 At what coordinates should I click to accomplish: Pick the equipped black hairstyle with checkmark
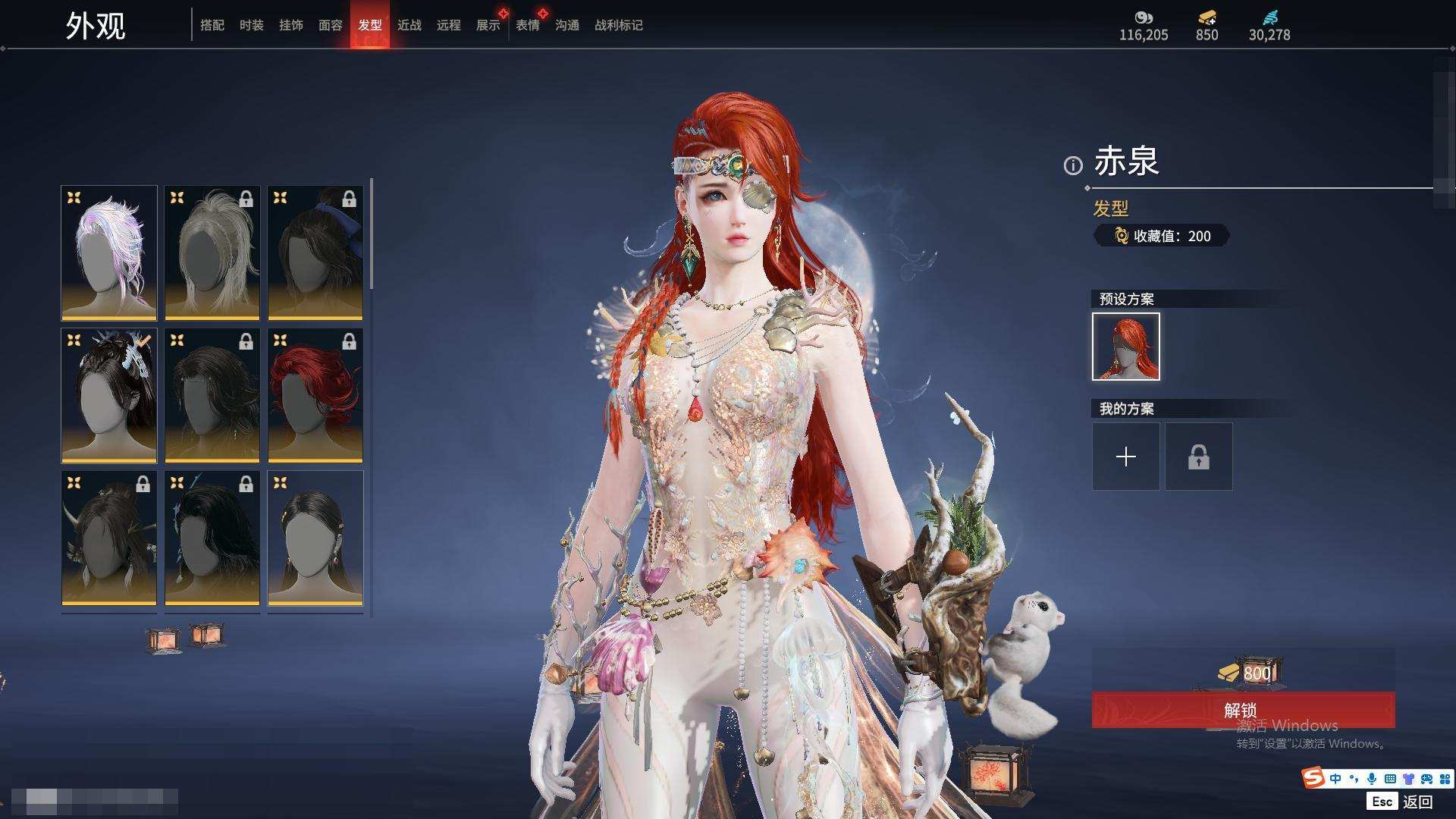(x=109, y=395)
